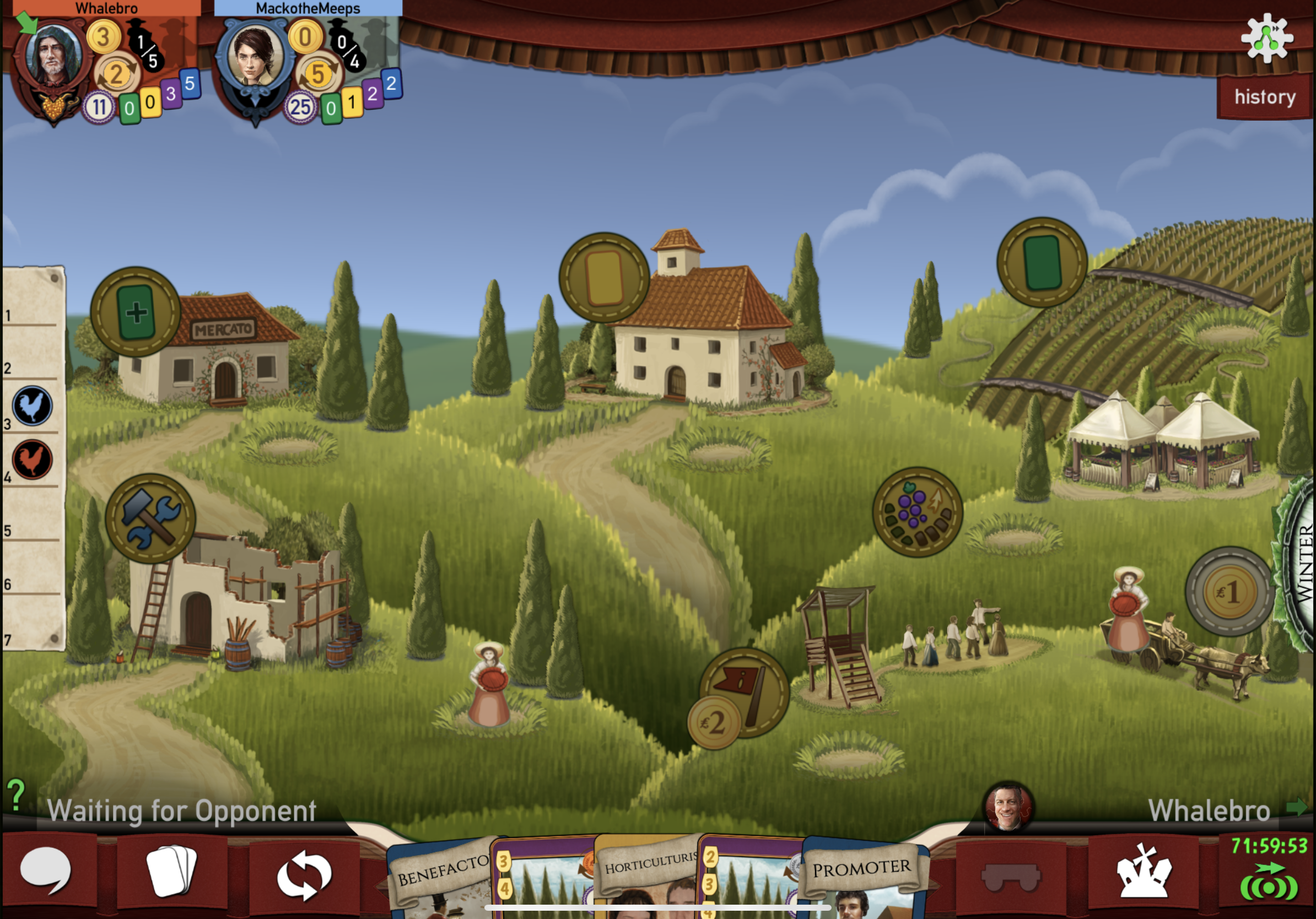Screen dimensions: 1316x919
Task: Open the windmill buildings button
Action: coord(1143,872)
